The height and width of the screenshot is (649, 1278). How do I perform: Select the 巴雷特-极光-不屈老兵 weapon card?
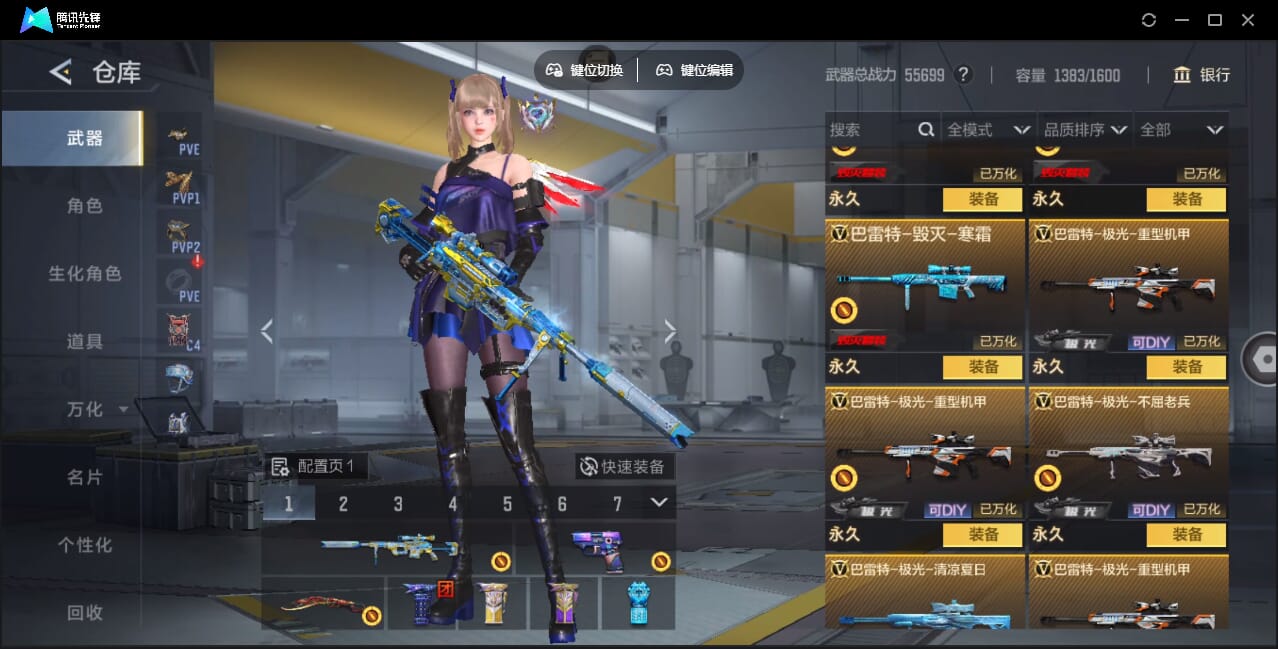(1128, 452)
